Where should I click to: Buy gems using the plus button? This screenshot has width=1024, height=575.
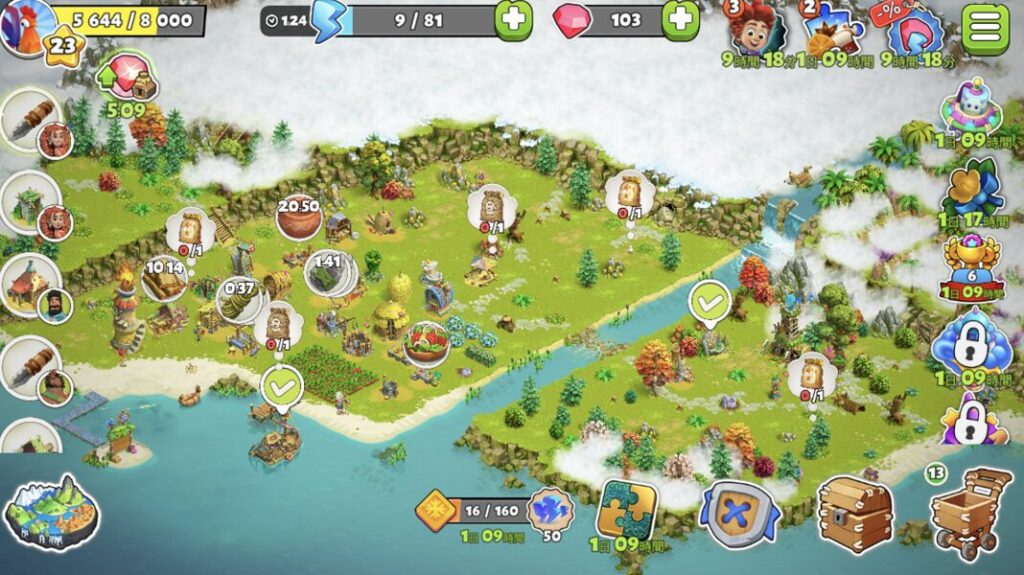pyautogui.click(x=680, y=20)
